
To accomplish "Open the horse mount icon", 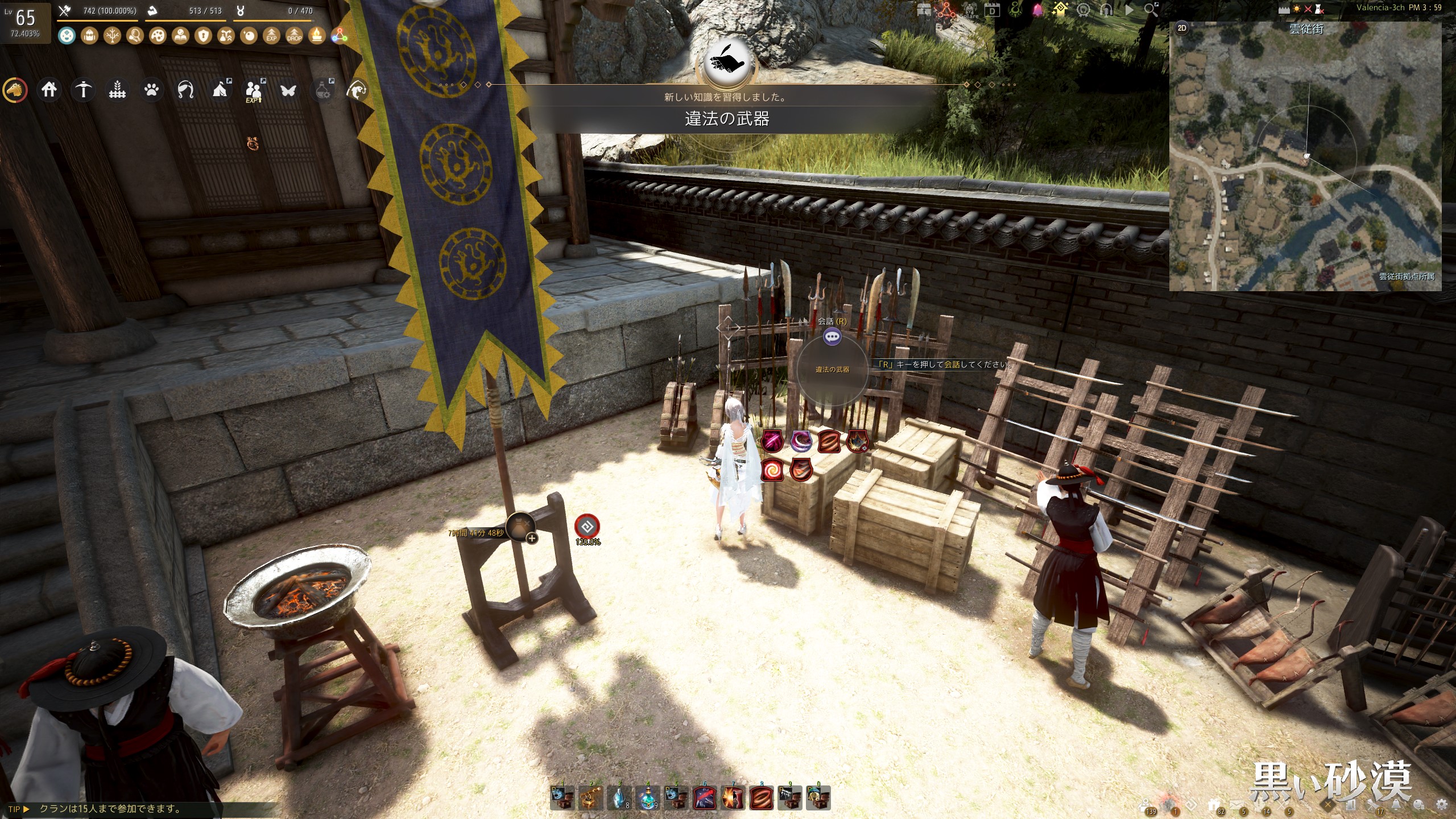I will (x=15, y=90).
